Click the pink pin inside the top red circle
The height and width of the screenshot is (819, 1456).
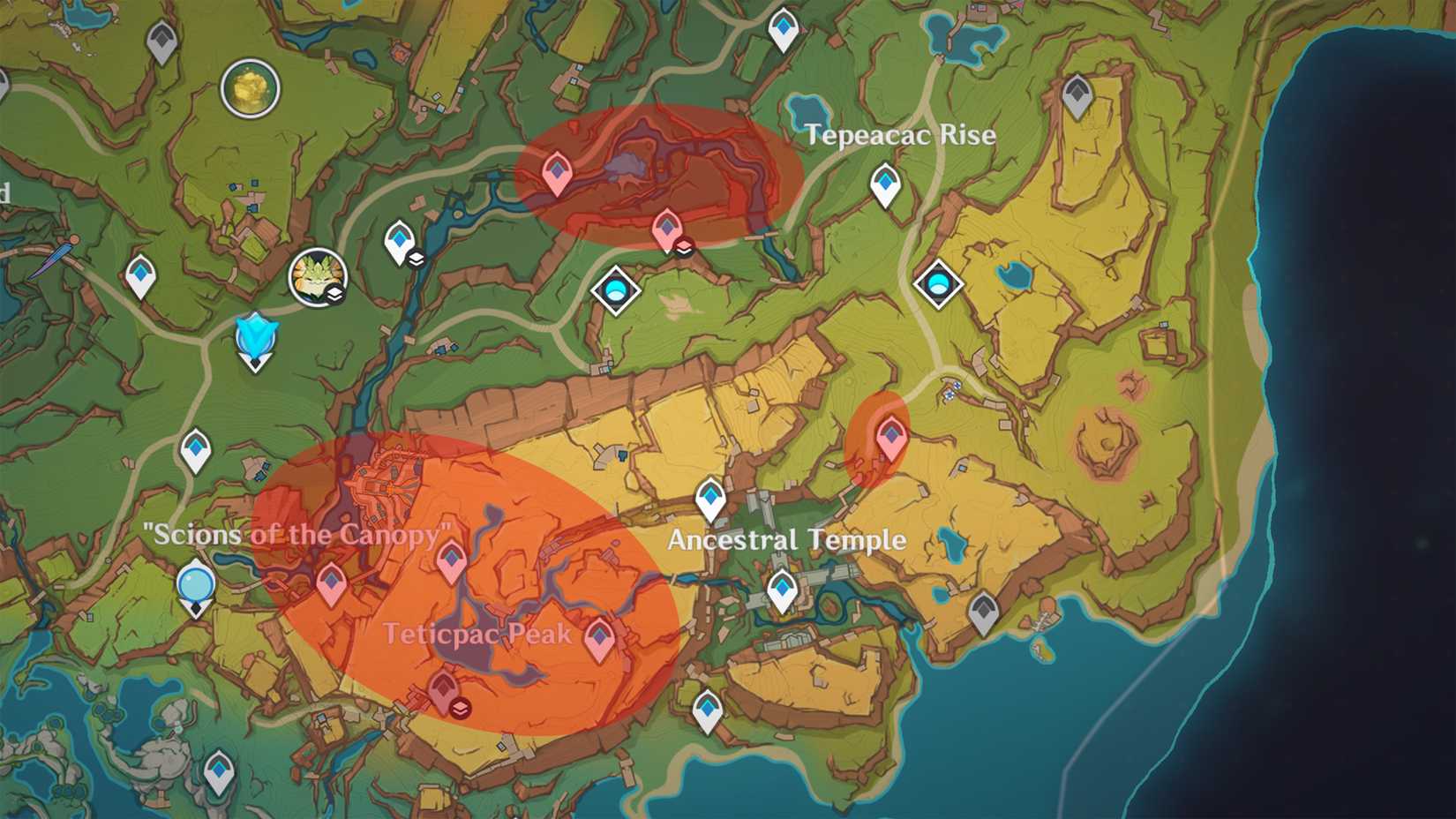557,173
